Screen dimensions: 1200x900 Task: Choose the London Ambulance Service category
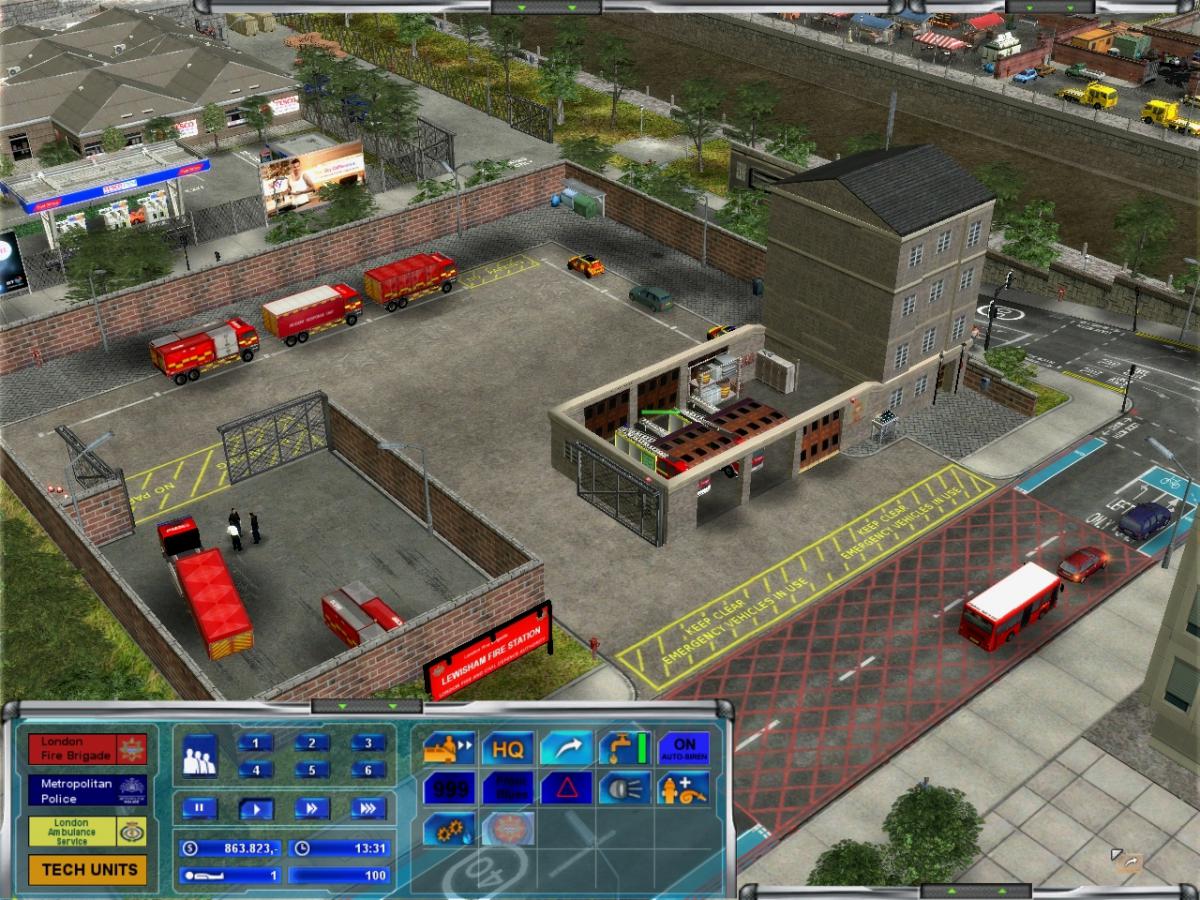[x=88, y=832]
